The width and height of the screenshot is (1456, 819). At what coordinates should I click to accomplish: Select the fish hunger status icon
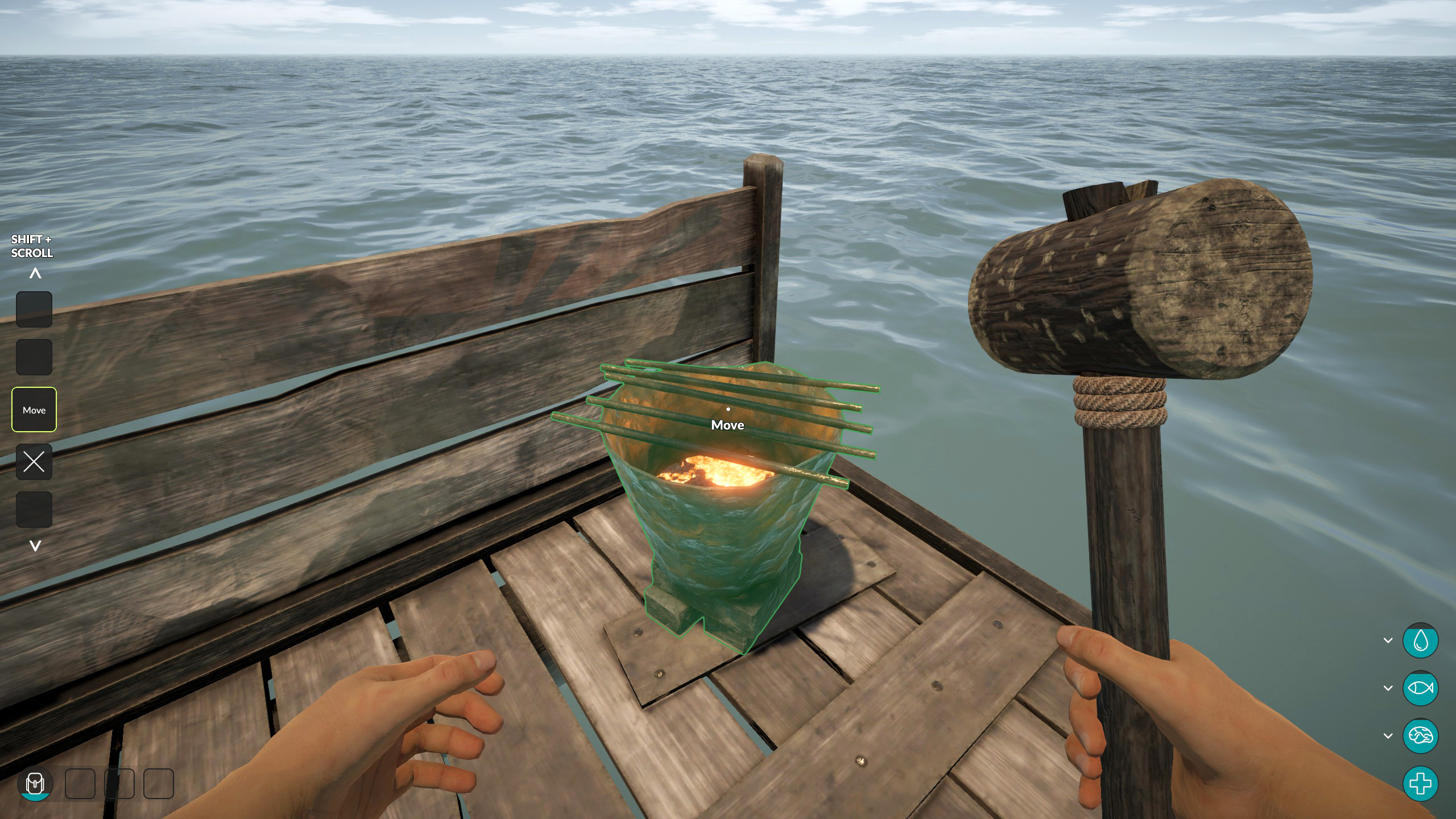pyautogui.click(x=1420, y=688)
